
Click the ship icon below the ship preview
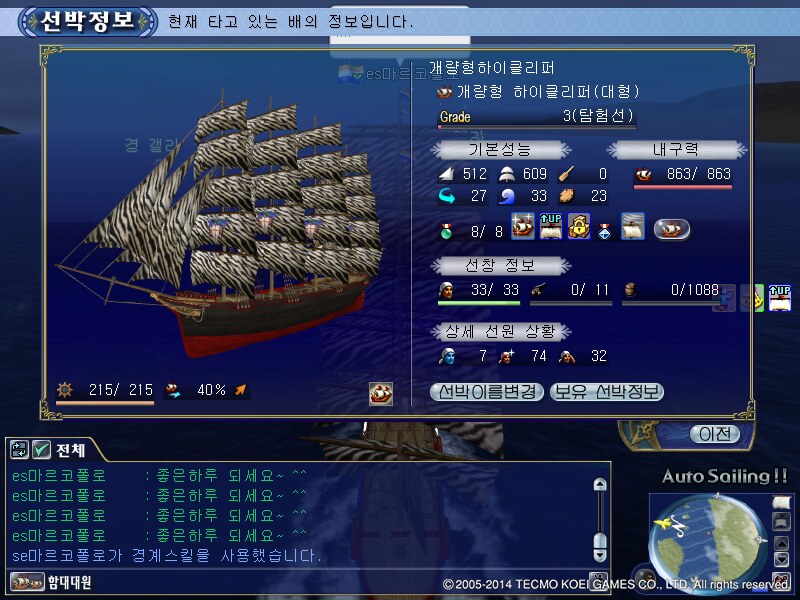click(x=381, y=392)
